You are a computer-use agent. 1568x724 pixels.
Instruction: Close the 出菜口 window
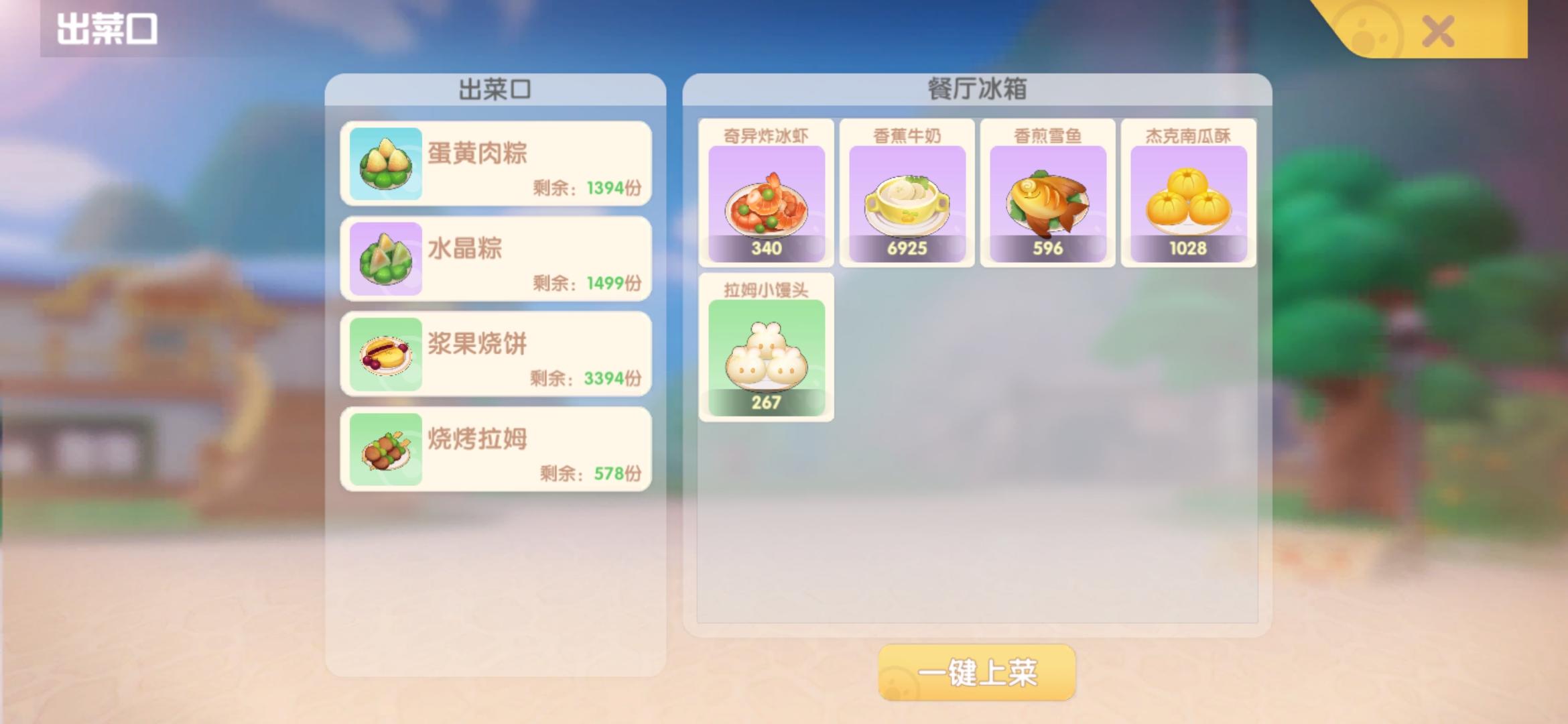pyautogui.click(x=1436, y=32)
